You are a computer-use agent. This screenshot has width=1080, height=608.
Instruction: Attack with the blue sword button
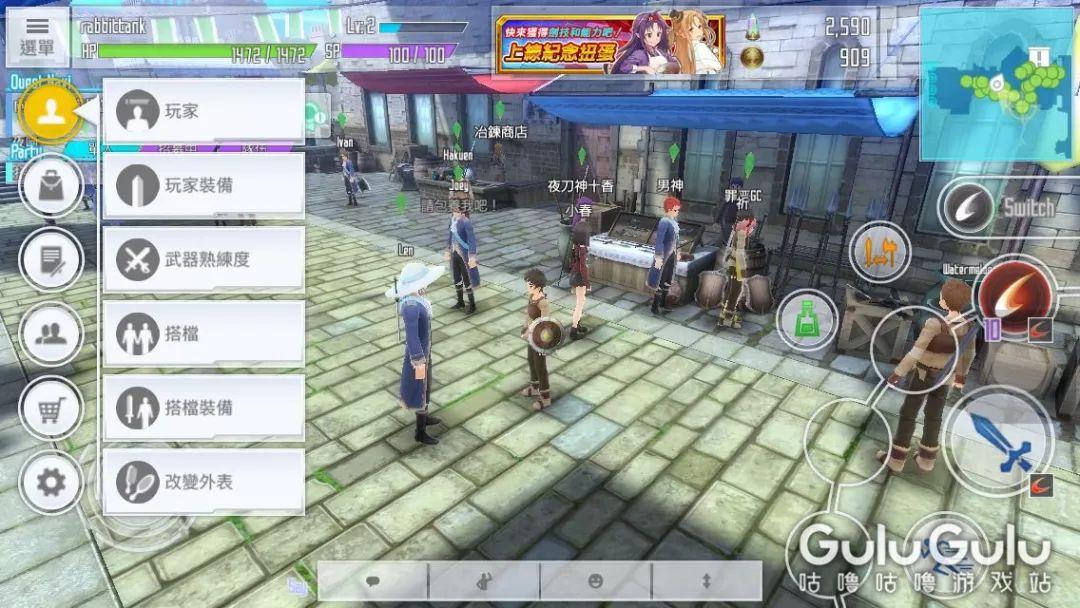pos(998,442)
